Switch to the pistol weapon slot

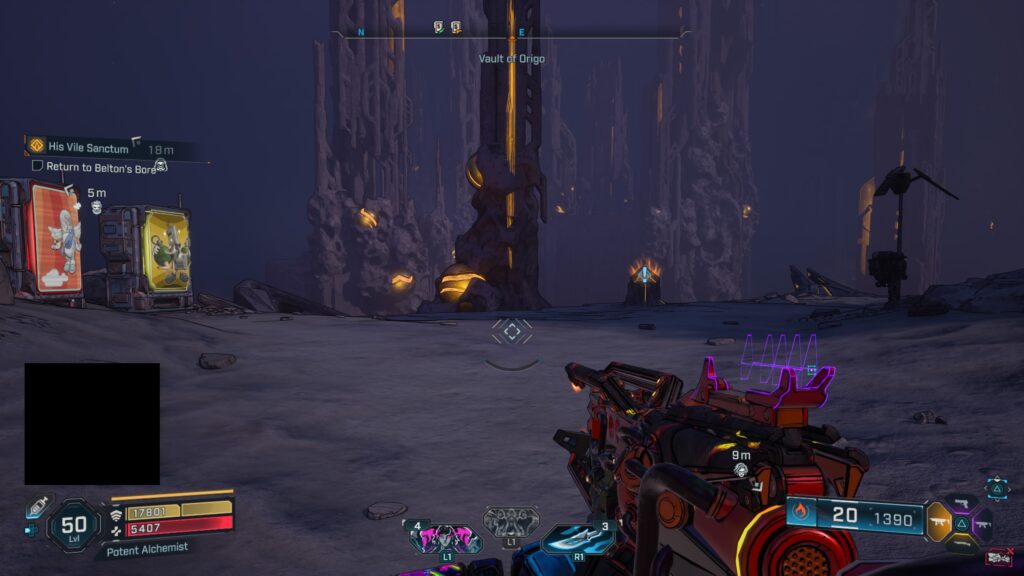click(x=961, y=503)
